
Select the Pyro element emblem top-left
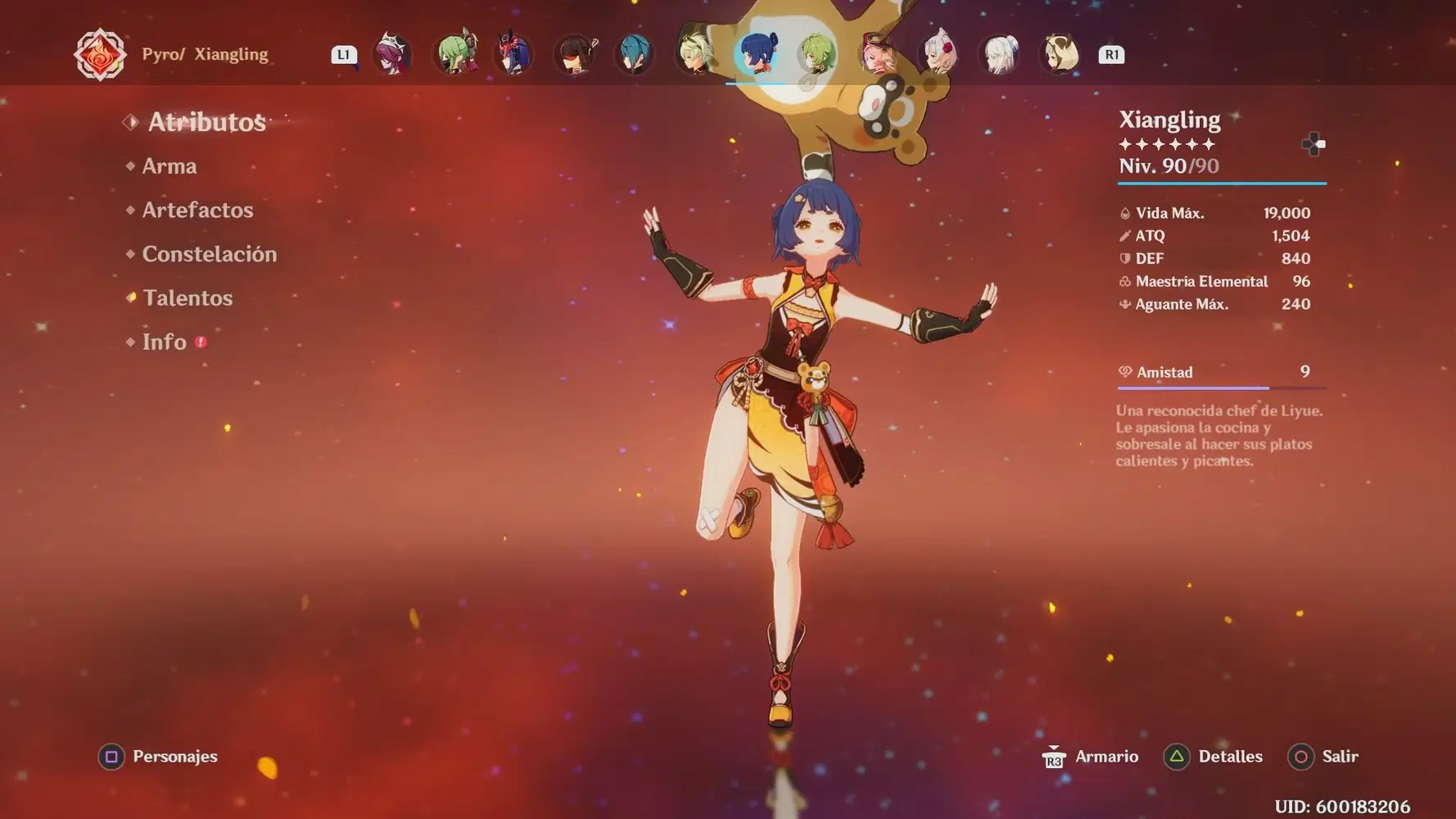(98, 53)
